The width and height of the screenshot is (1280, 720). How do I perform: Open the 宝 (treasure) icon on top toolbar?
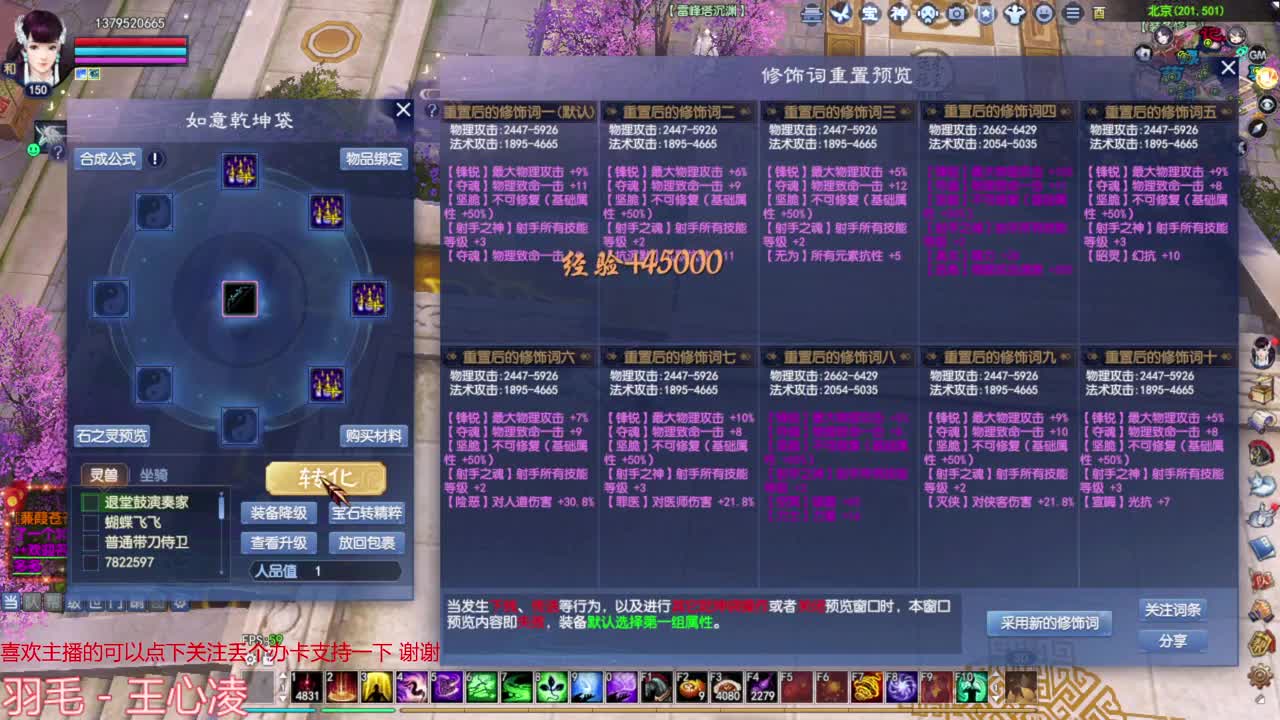[870, 13]
